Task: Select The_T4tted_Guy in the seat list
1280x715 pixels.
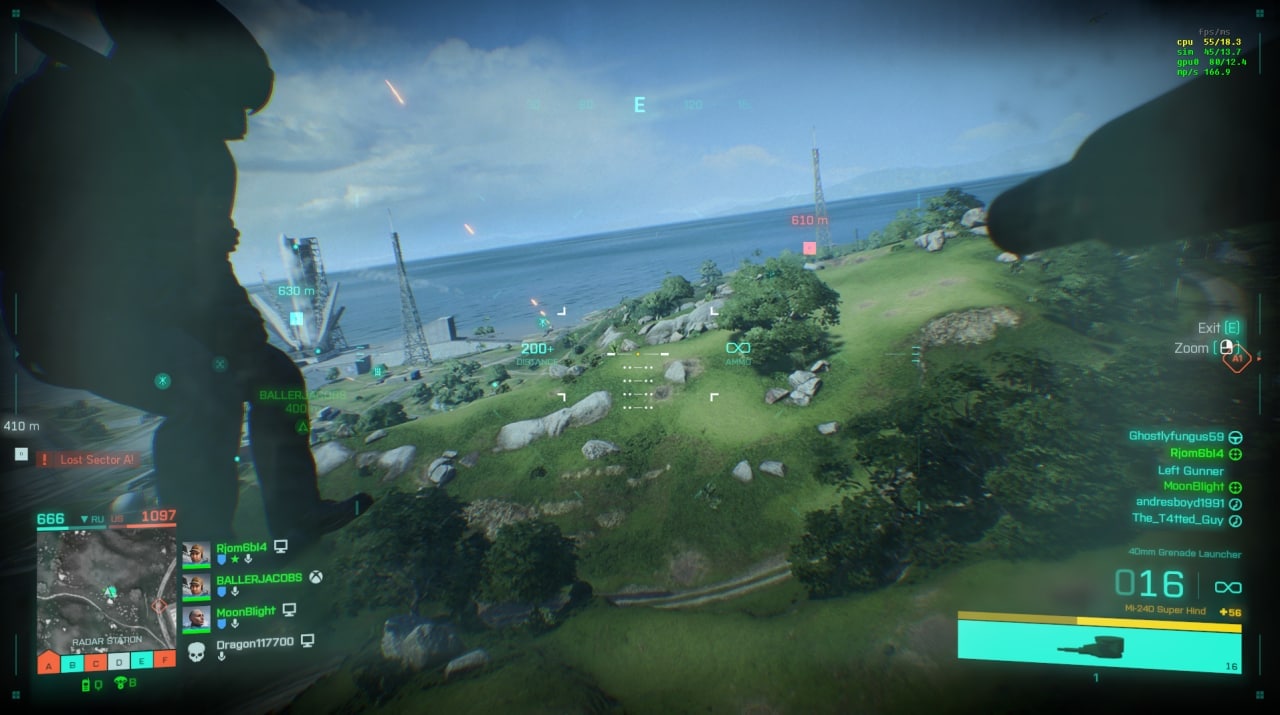Action: [1177, 519]
